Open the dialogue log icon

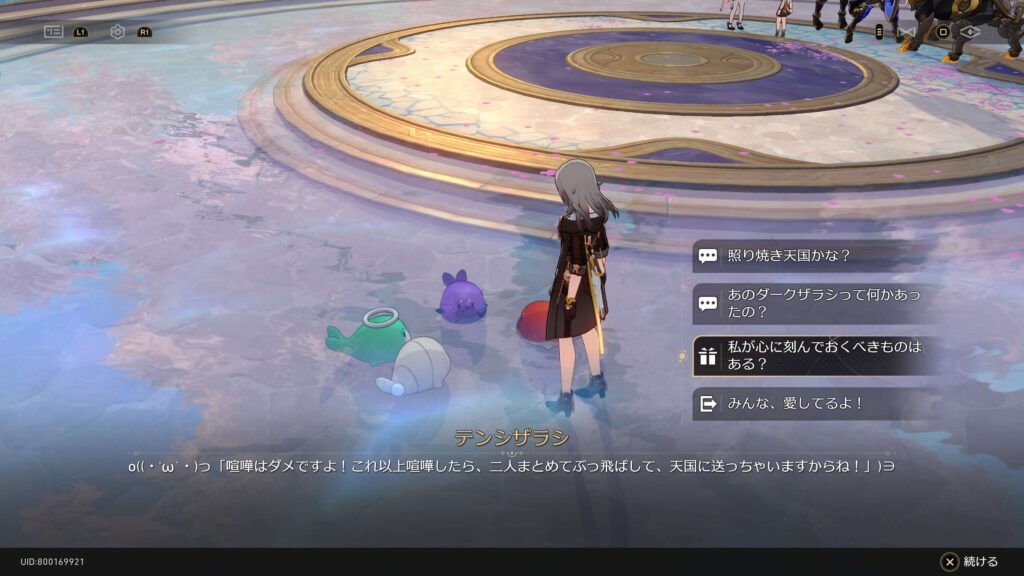(x=54, y=32)
